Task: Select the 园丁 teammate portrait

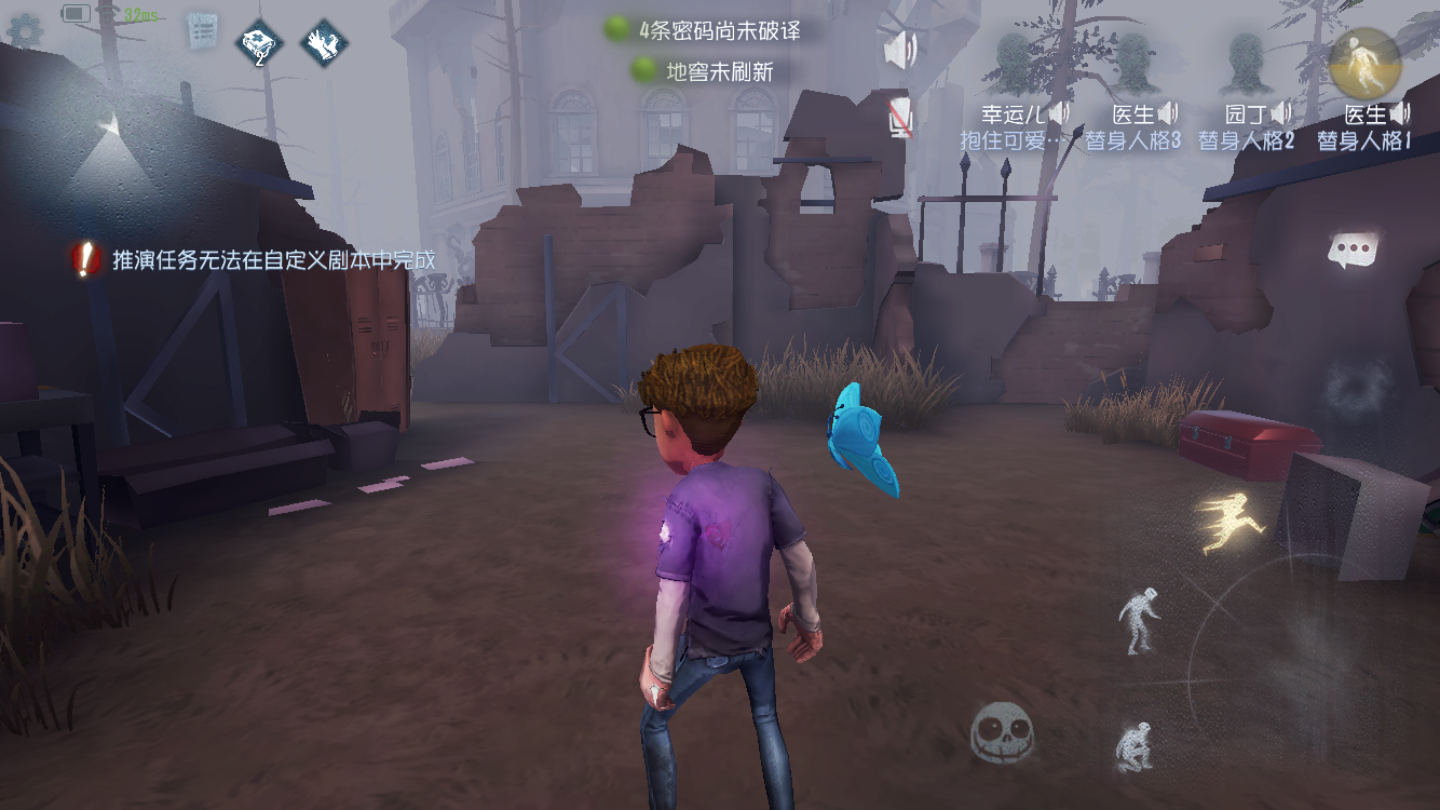Action: 1245,64
